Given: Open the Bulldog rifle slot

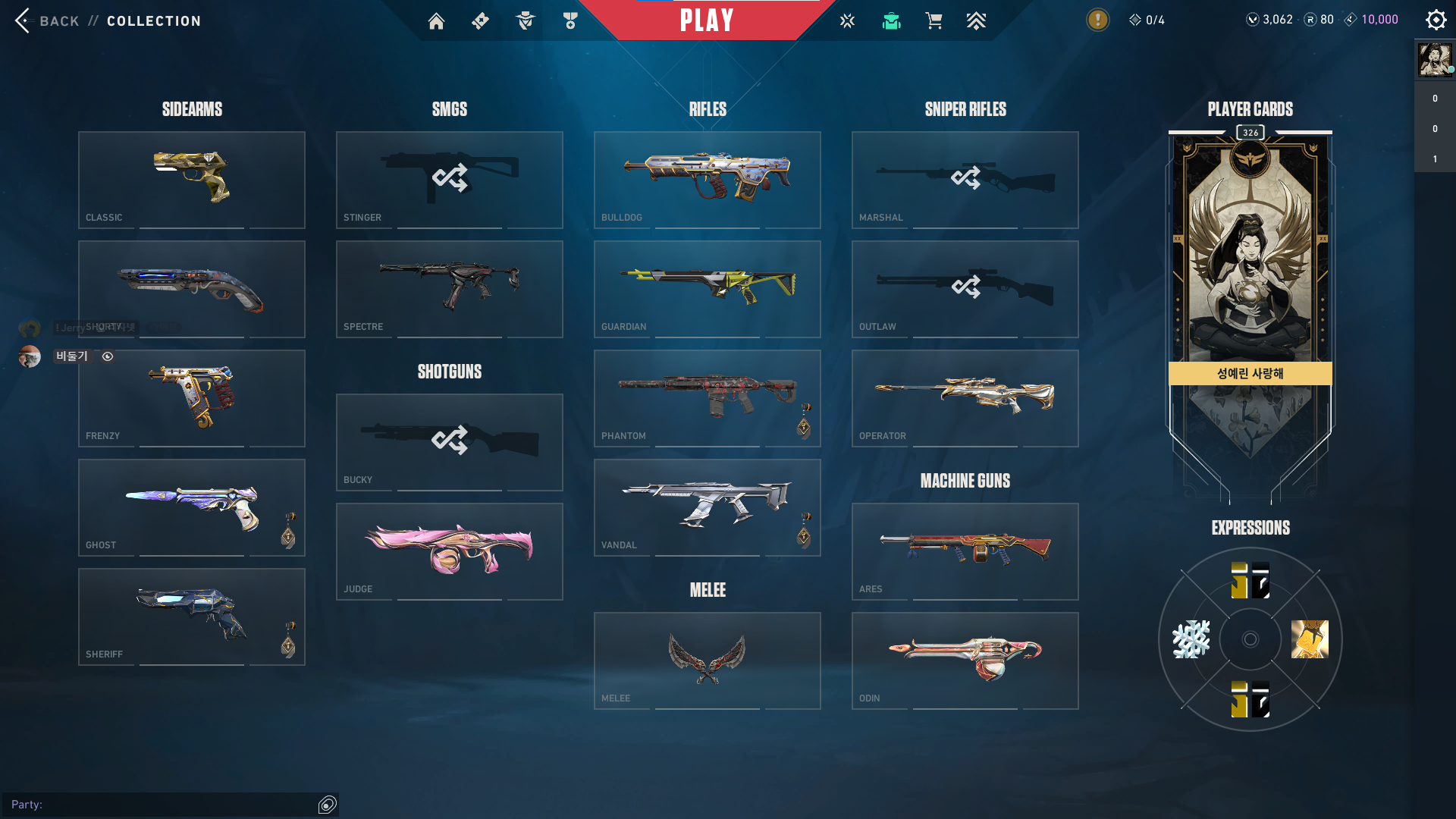Looking at the screenshot, I should point(708,180).
